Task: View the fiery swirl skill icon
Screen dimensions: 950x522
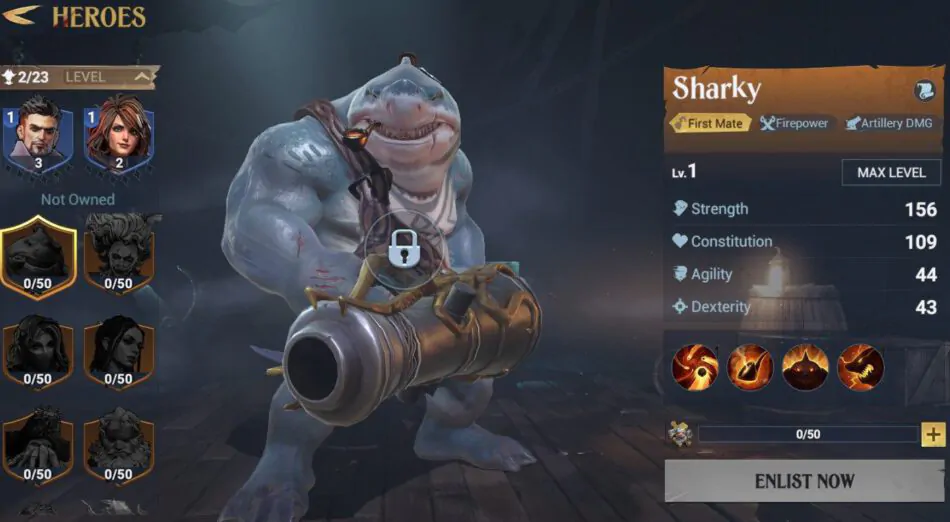Action: 696,367
